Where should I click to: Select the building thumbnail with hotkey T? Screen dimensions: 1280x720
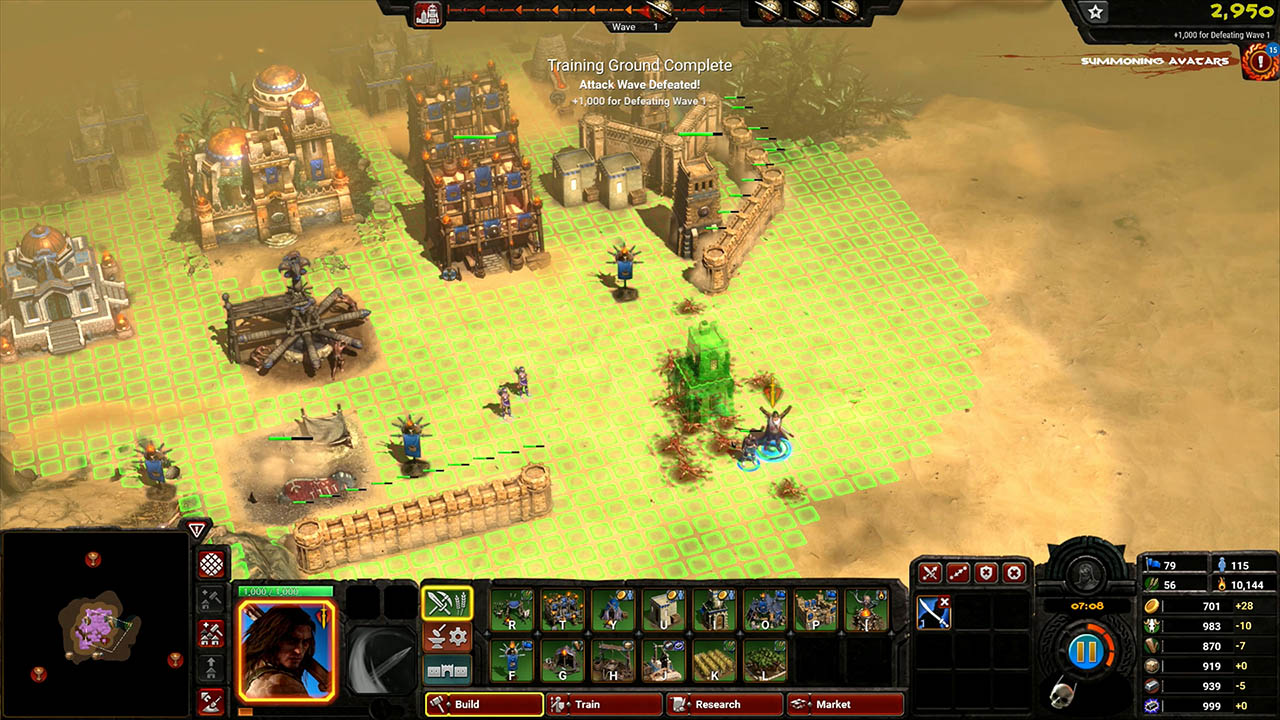(x=562, y=610)
